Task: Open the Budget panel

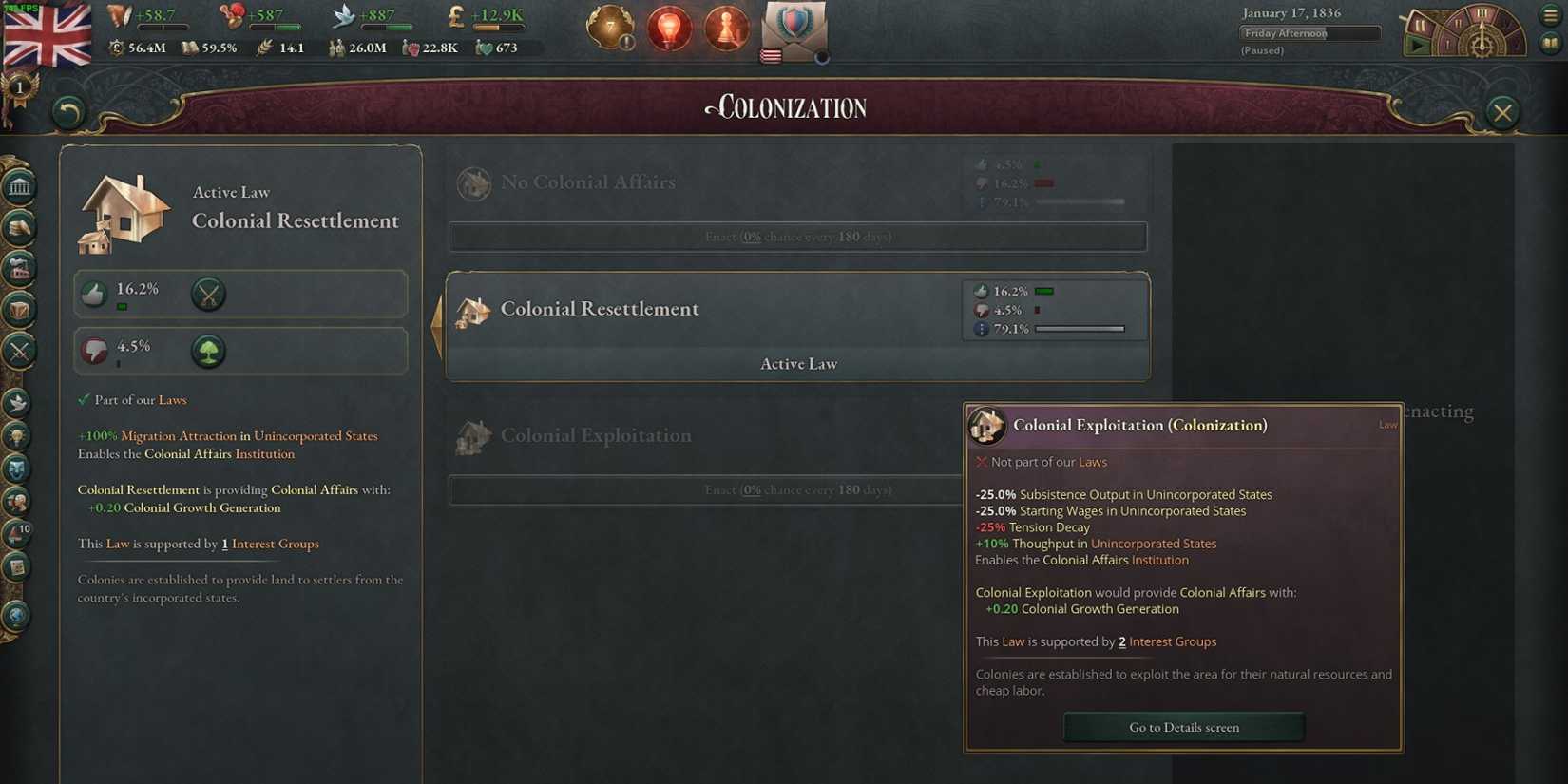Action: coord(17,228)
